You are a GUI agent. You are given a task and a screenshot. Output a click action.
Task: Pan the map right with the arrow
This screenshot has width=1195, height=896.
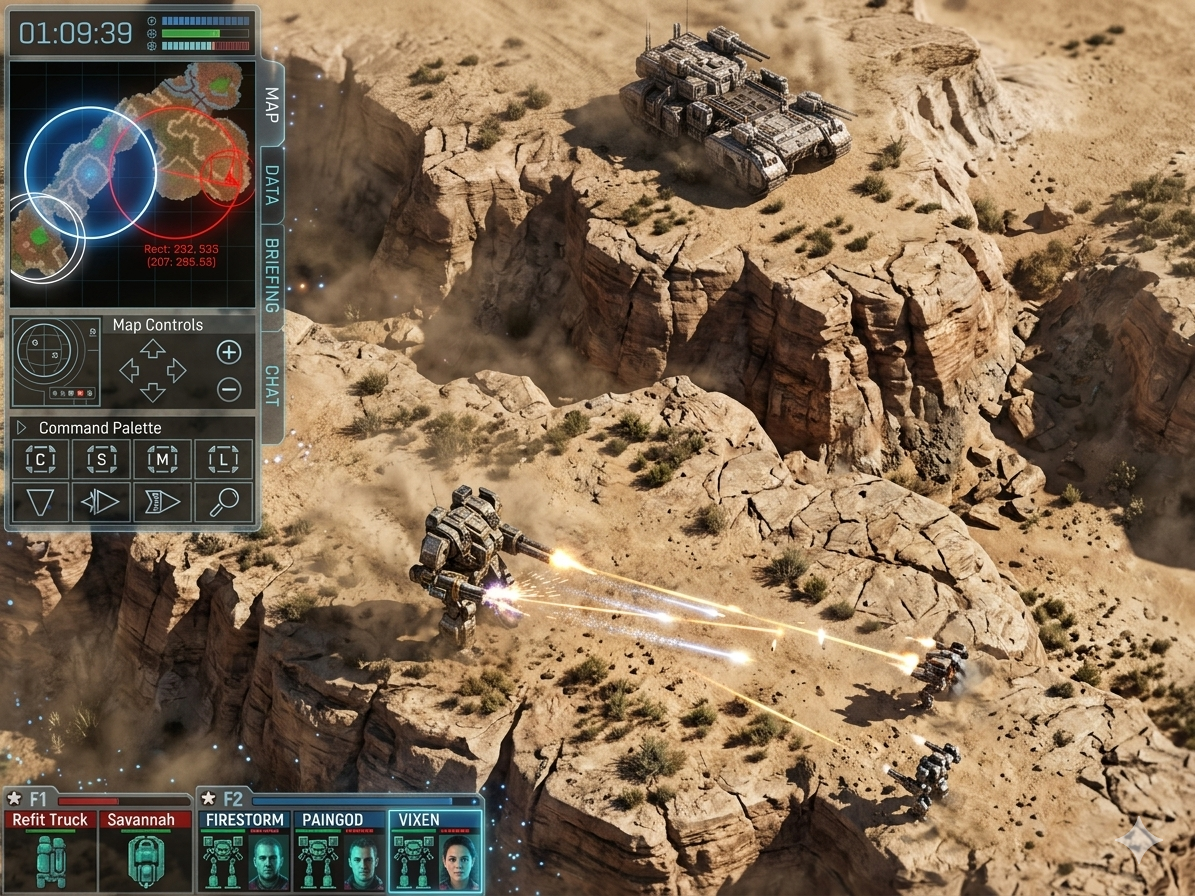(x=176, y=371)
